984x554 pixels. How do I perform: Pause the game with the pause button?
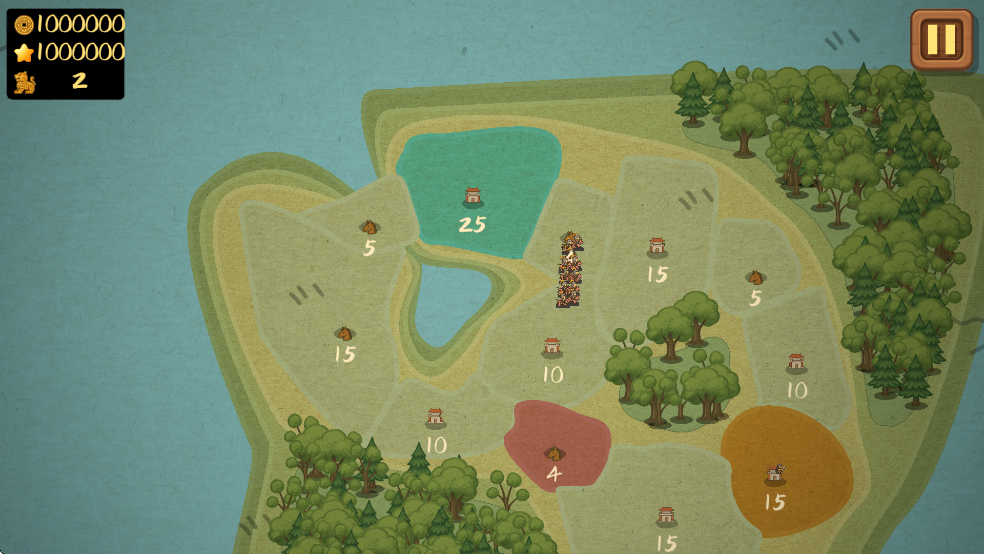point(941,40)
